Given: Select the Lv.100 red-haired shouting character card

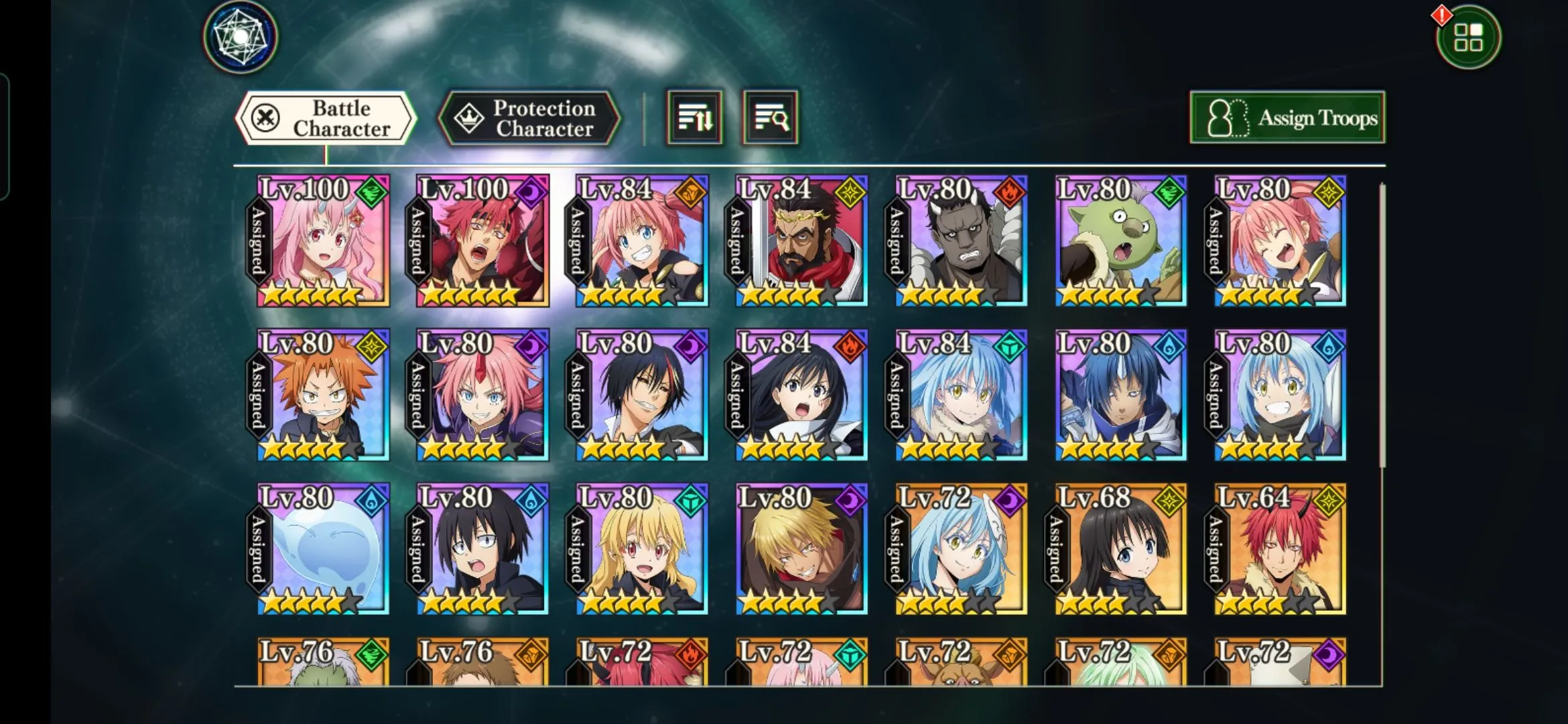Looking at the screenshot, I should click(482, 241).
